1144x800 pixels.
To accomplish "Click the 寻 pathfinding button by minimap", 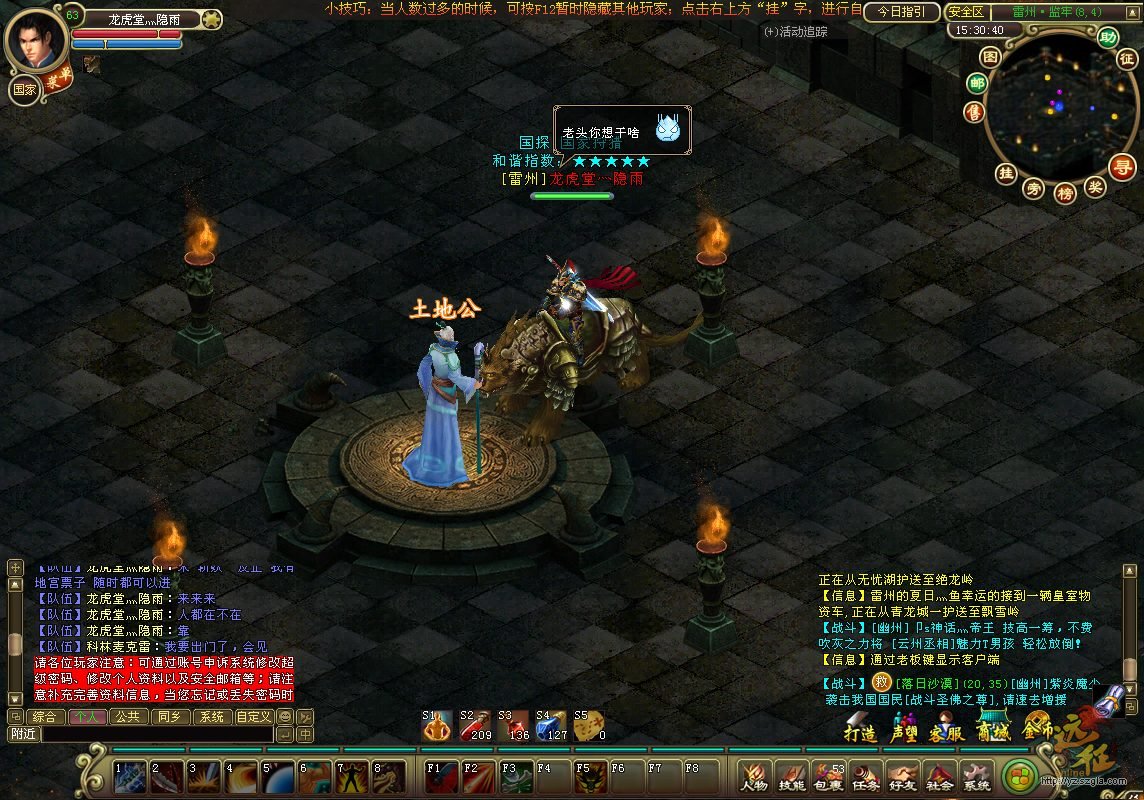I will (x=1124, y=166).
